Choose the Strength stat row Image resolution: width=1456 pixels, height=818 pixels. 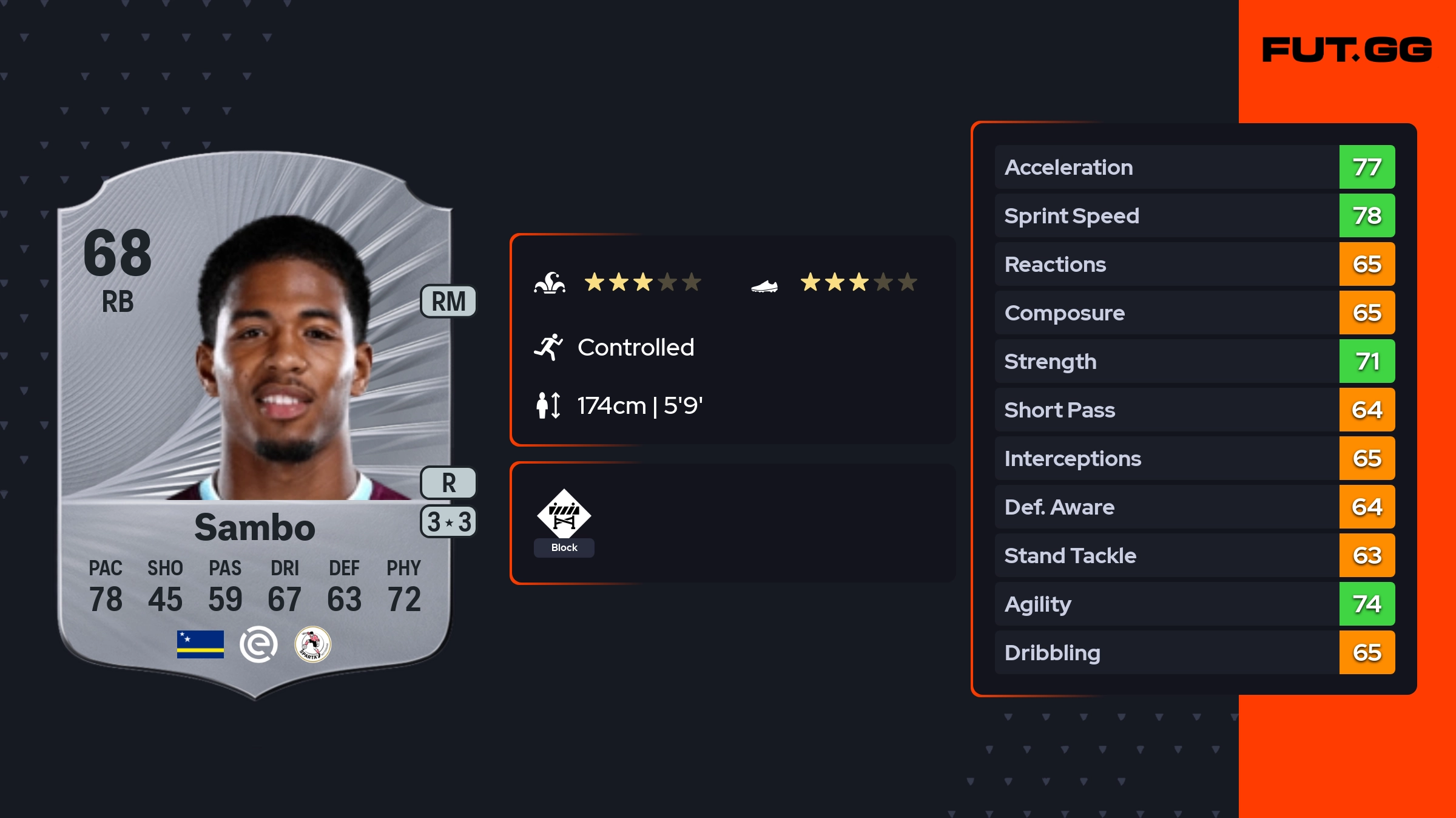1194,362
